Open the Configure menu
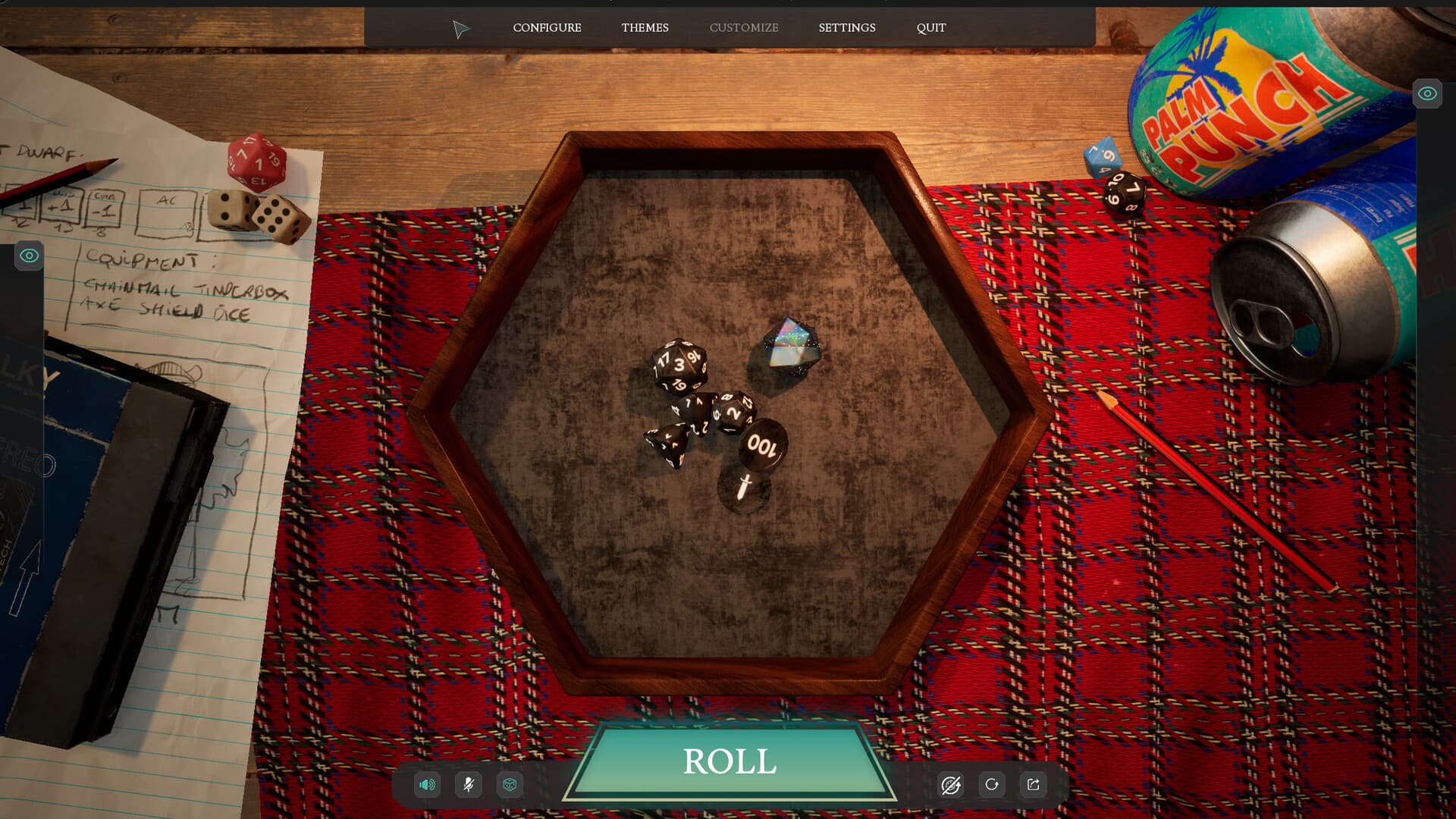The width and height of the screenshot is (1456, 819). [547, 28]
